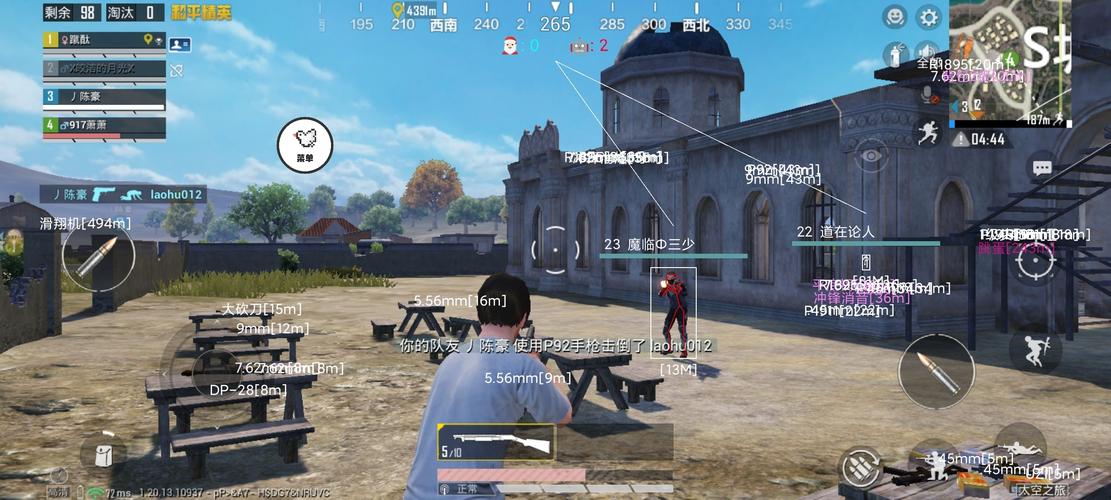Reload using the three-bullet reload icon
Viewport: 1111px width, 500px height.
(860, 467)
